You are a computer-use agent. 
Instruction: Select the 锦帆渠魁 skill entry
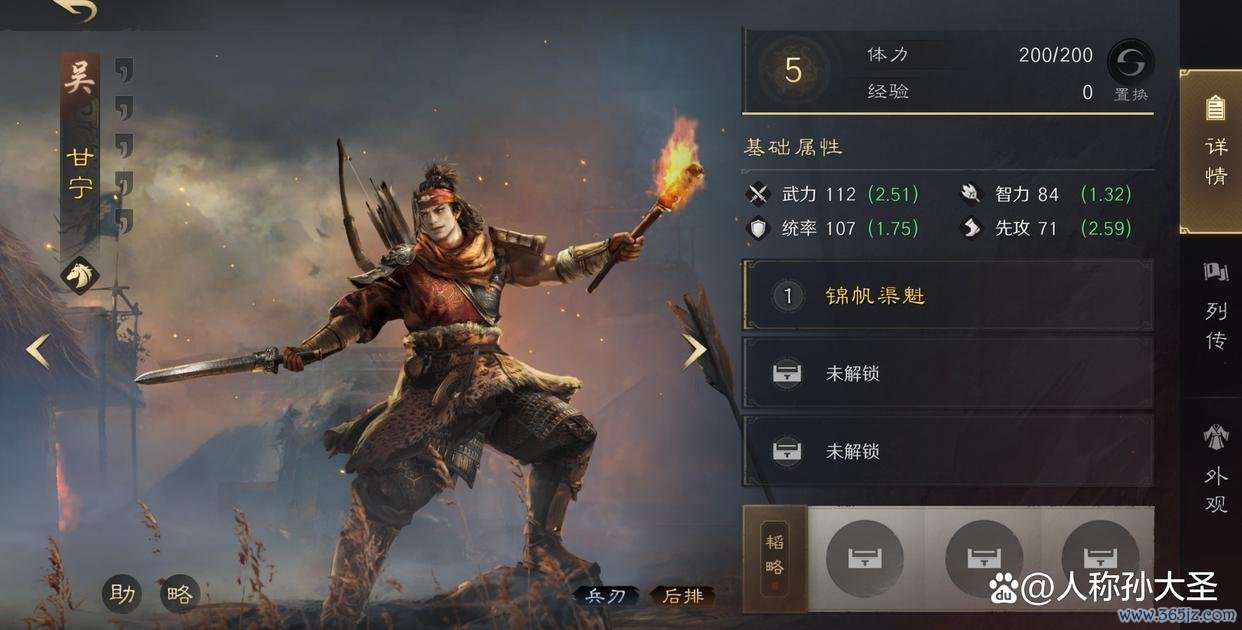947,296
